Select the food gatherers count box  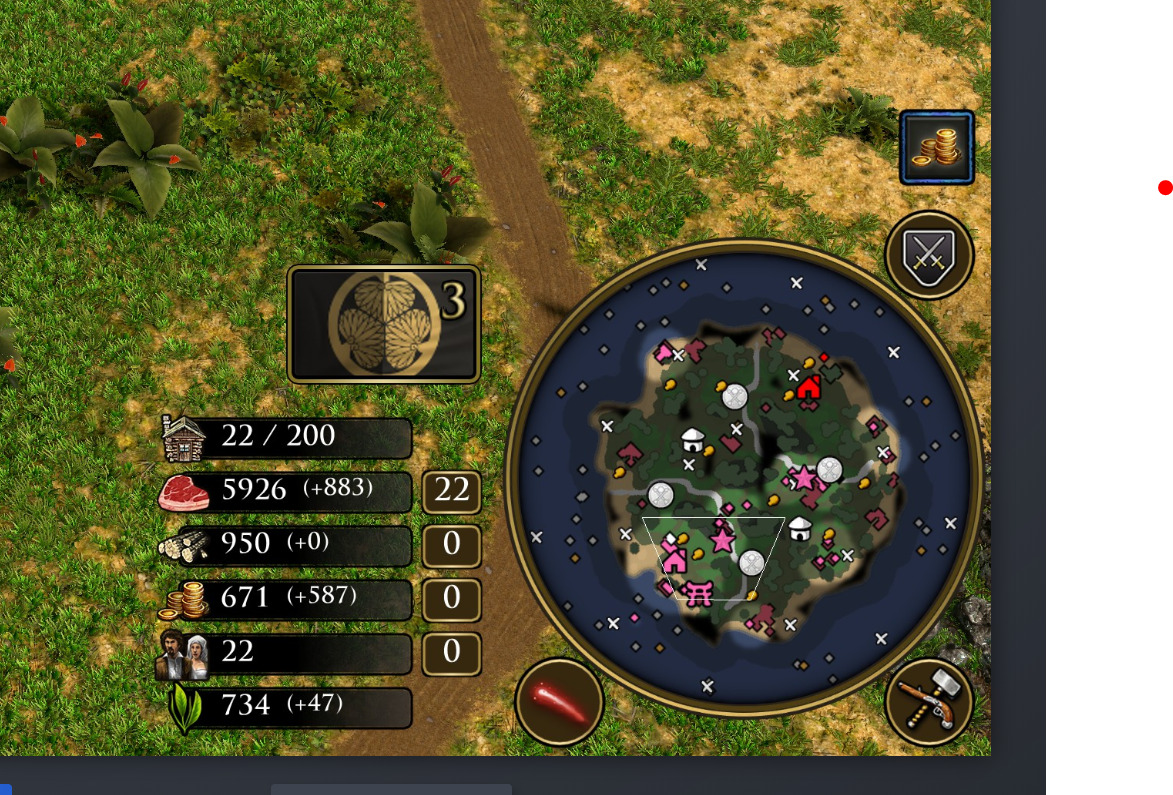click(x=451, y=491)
